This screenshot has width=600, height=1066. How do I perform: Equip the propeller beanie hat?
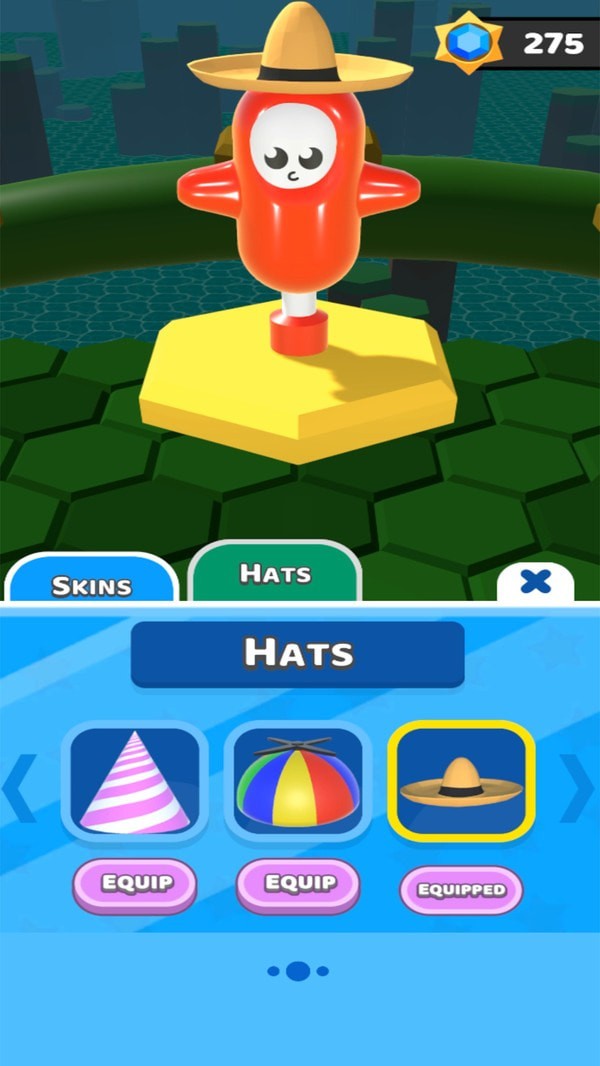tap(298, 884)
